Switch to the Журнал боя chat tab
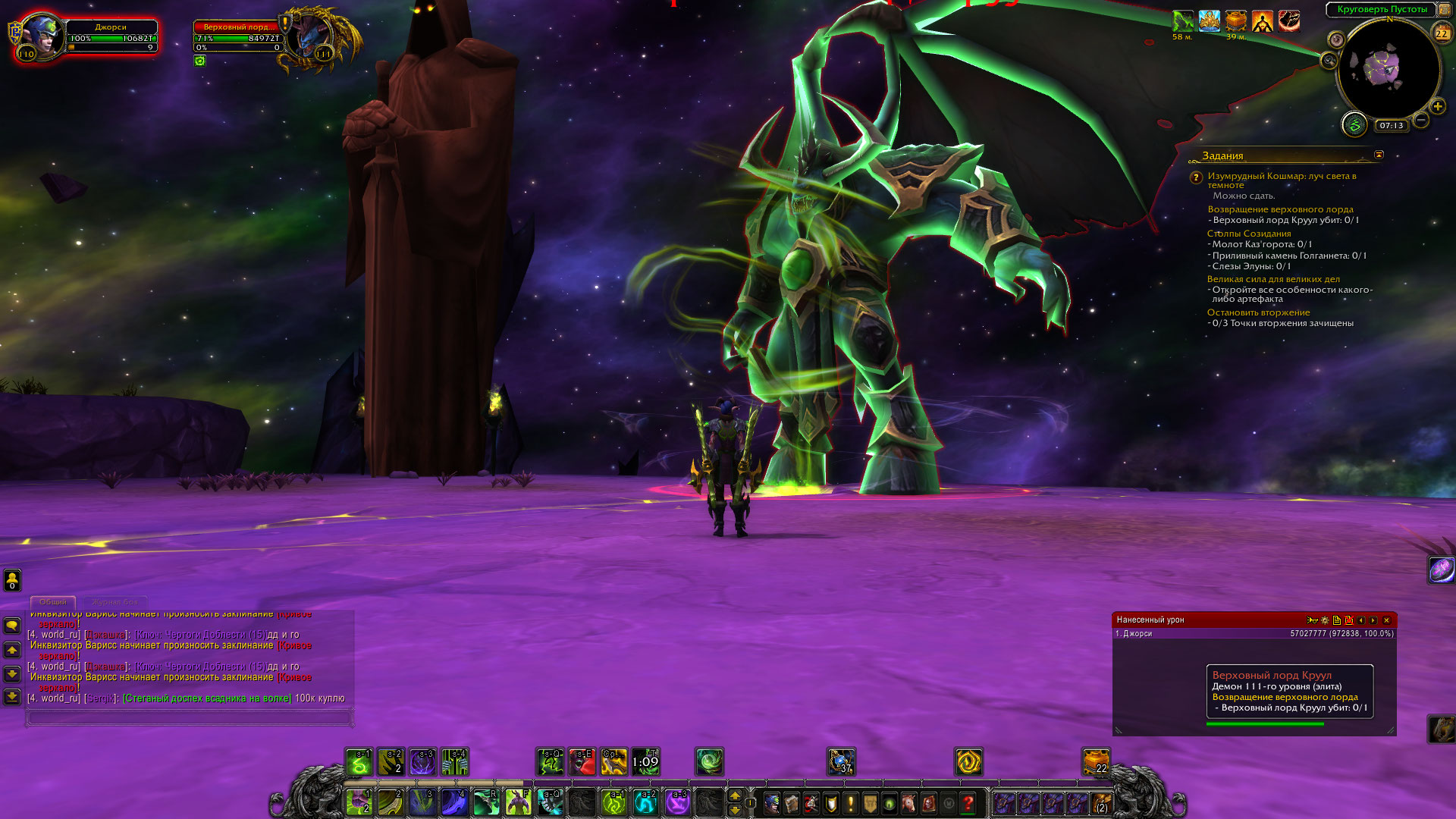This screenshot has height=819, width=1456. (115, 602)
